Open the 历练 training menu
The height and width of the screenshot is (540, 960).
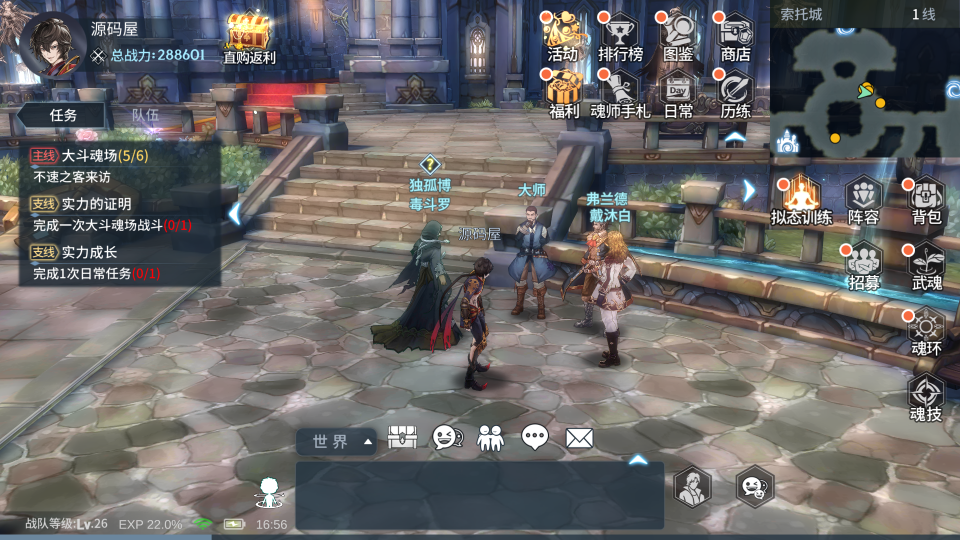735,93
